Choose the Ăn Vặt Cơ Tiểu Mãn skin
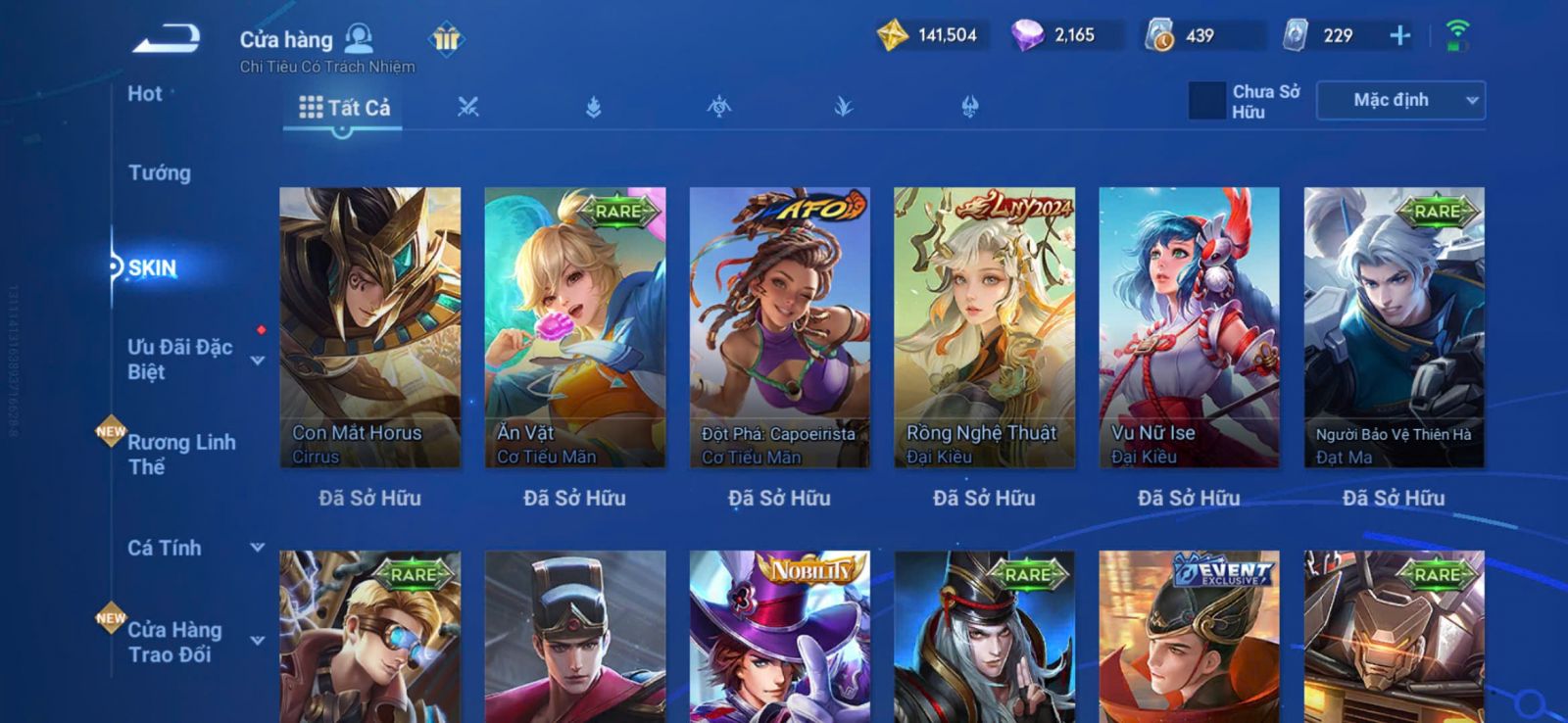This screenshot has height=723, width=1568. [574, 327]
